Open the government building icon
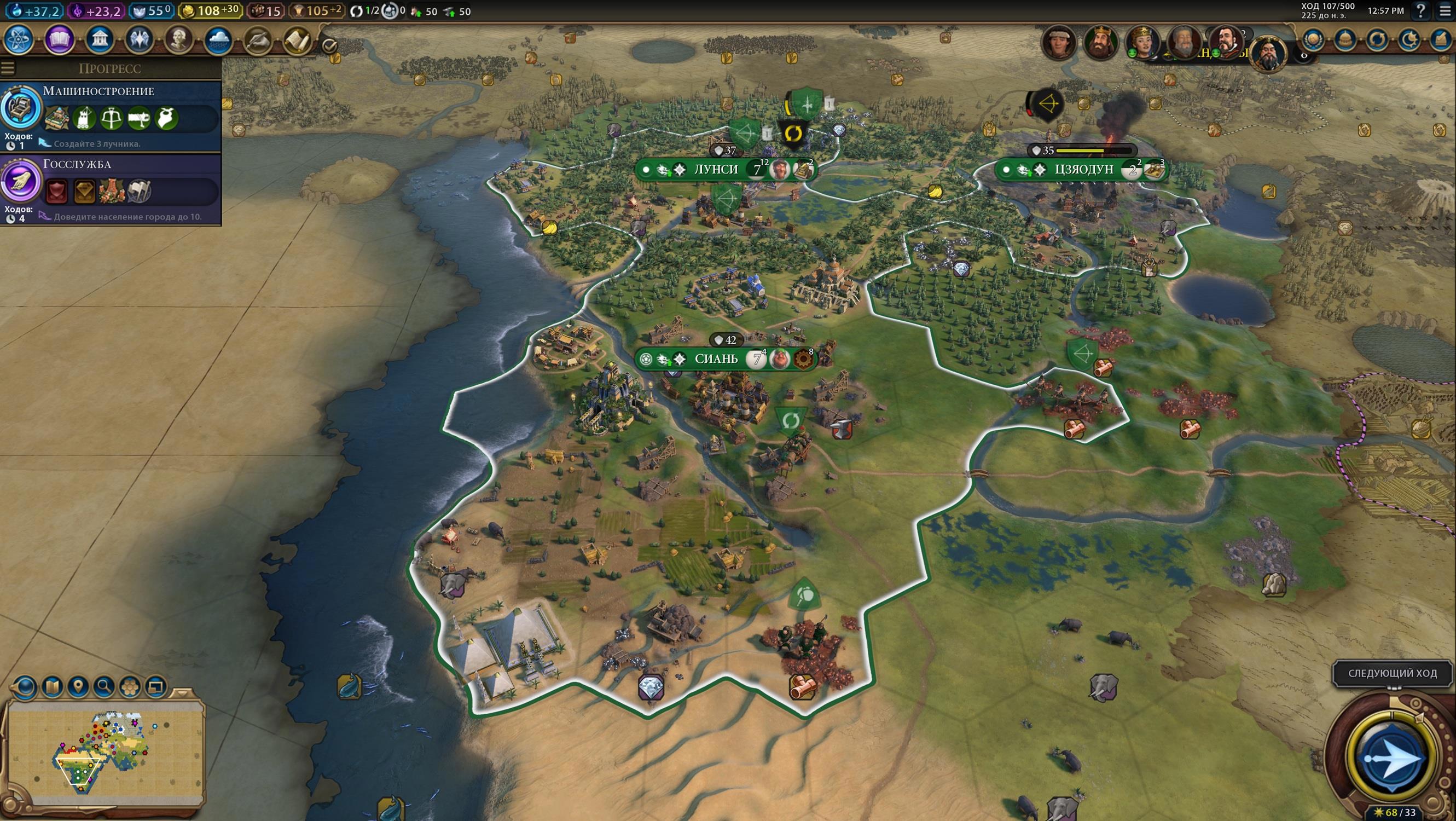The height and width of the screenshot is (821, 1456). [x=100, y=40]
